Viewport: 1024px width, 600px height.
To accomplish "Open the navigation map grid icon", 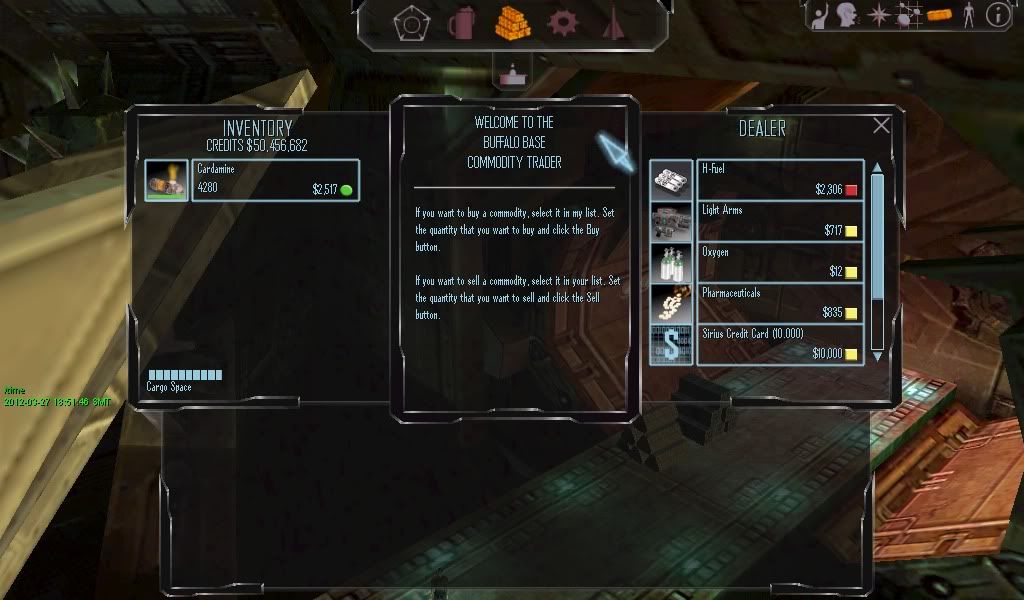I will pyautogui.click(x=909, y=15).
